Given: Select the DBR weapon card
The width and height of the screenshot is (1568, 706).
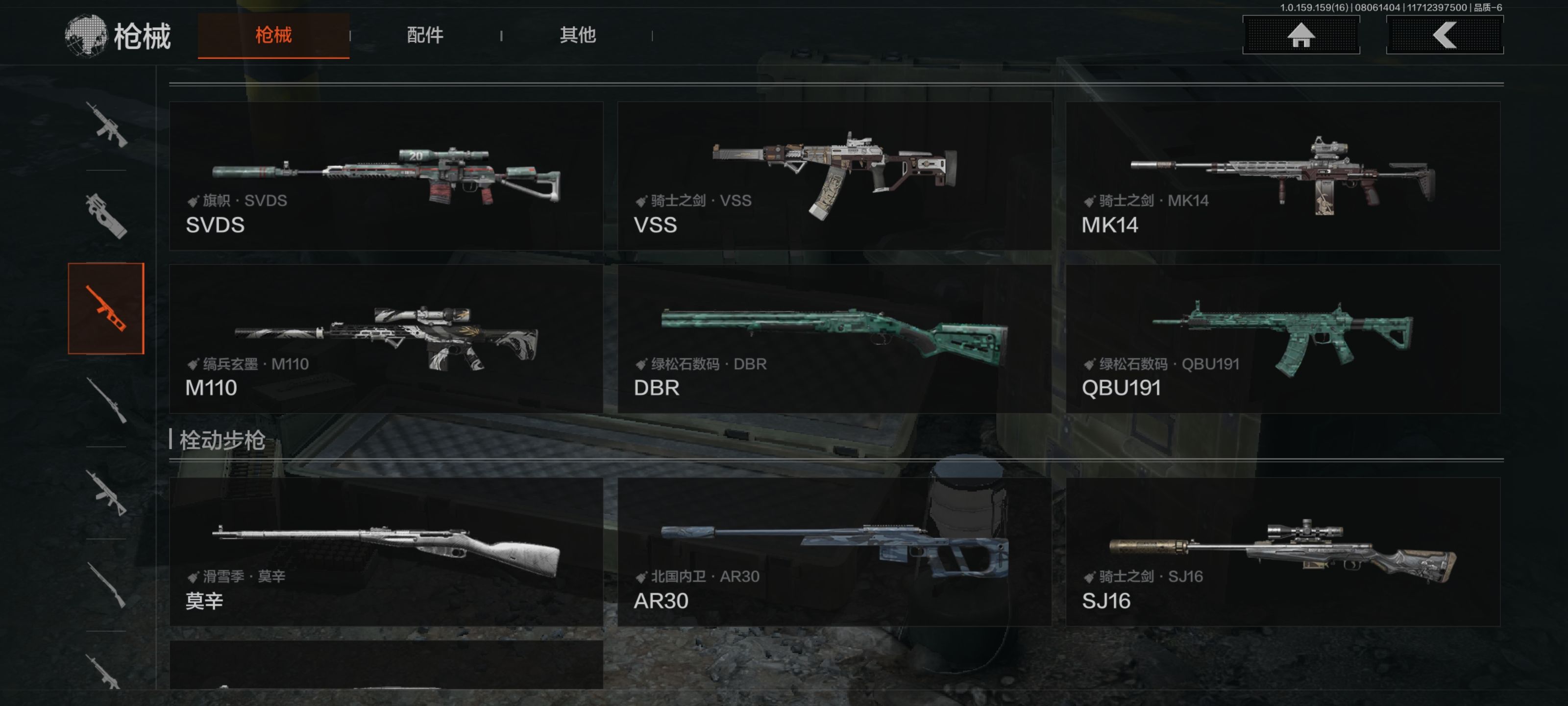Looking at the screenshot, I should coord(834,339).
